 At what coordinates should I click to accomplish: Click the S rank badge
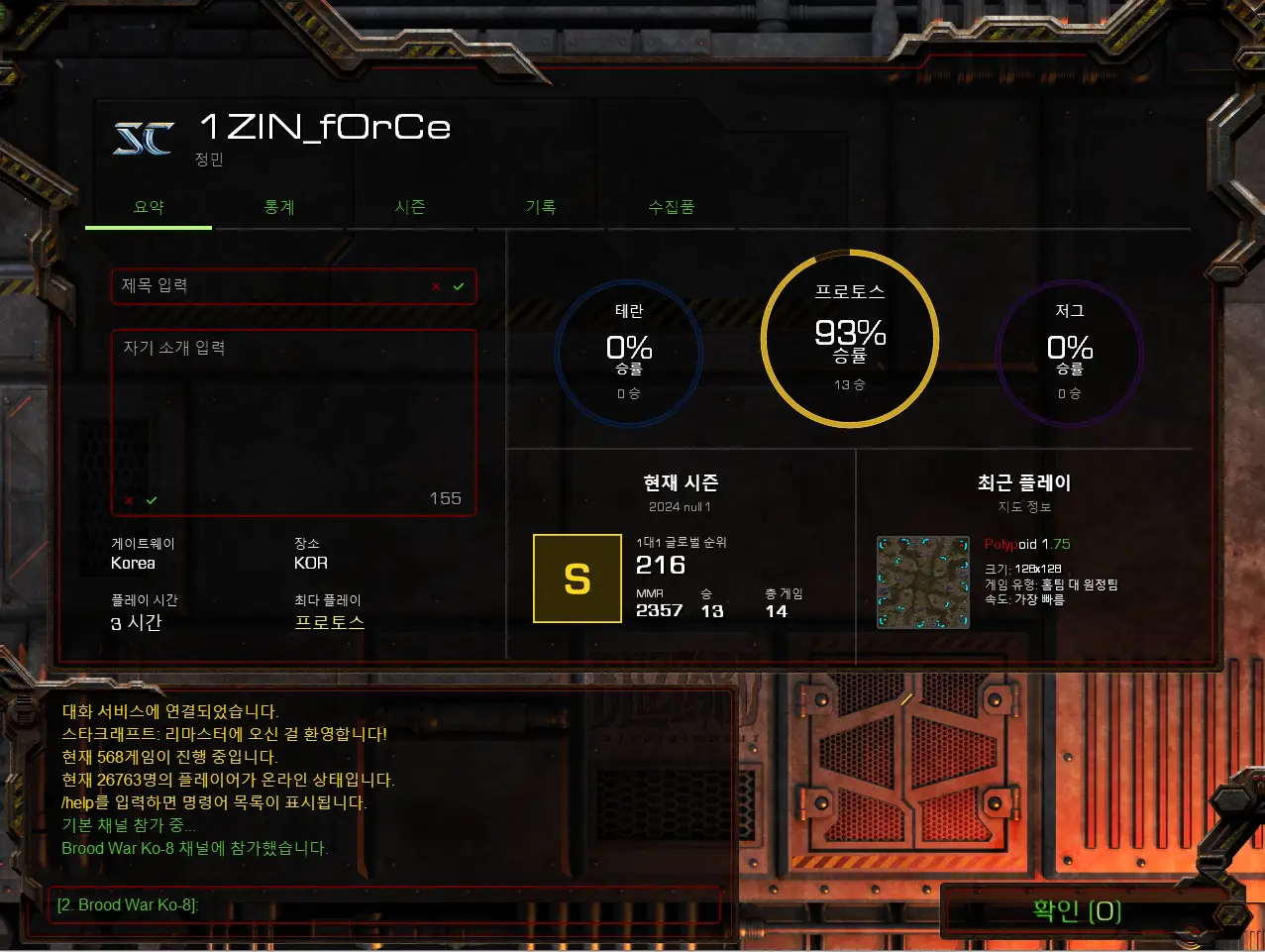click(578, 579)
